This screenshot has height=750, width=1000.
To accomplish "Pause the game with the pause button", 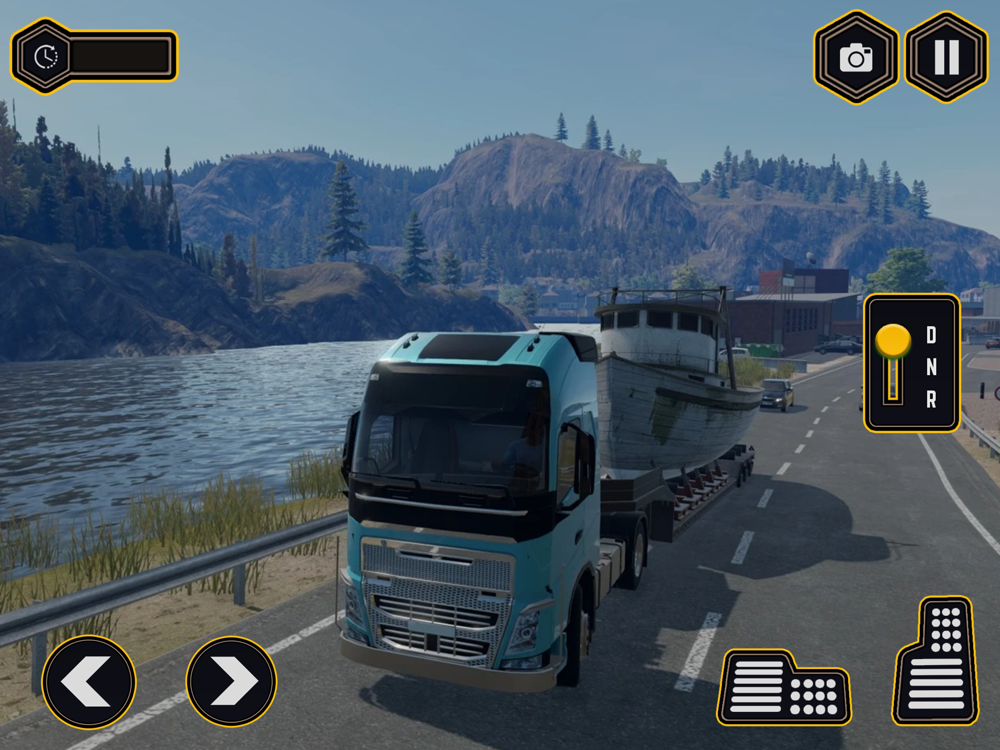I will click(946, 57).
